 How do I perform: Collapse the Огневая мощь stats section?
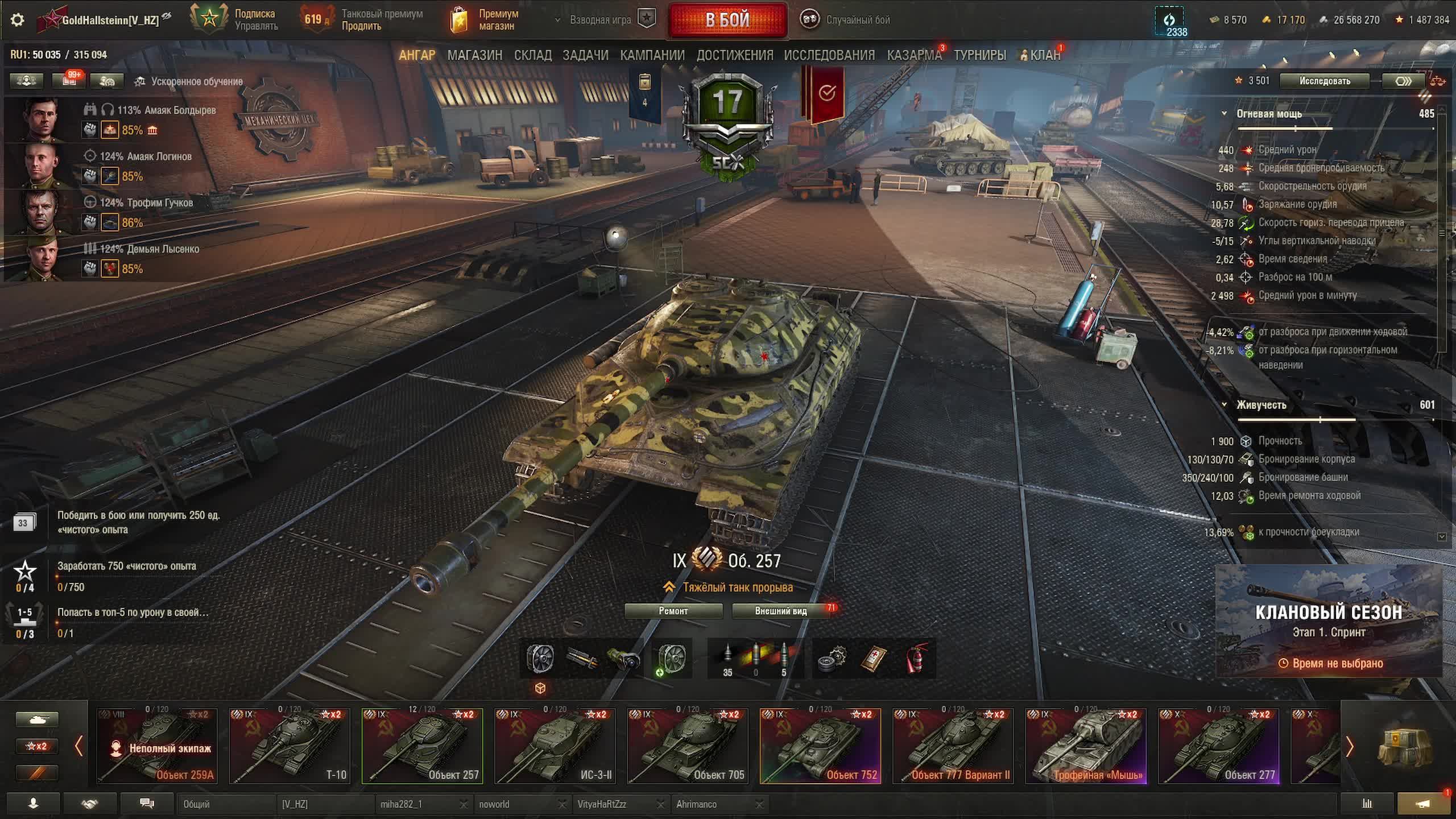click(1225, 114)
